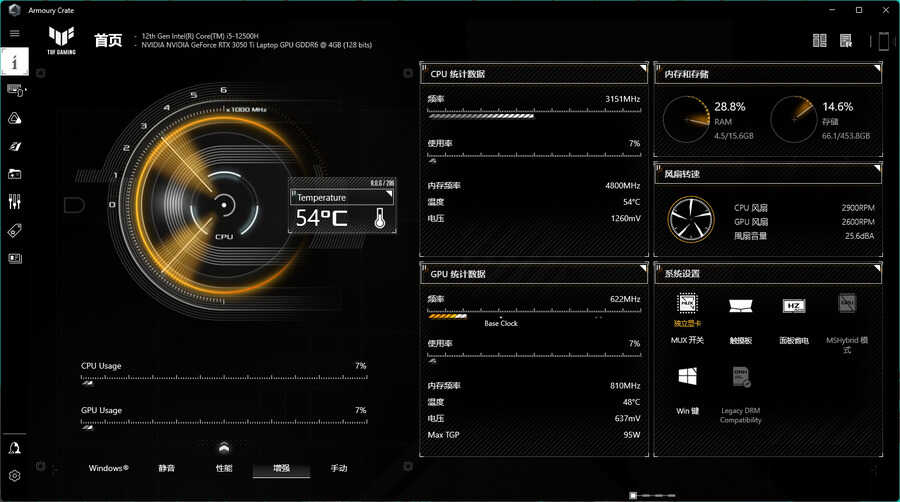Select the 增强 turbo mode
This screenshot has width=900, height=502.
tap(281, 468)
